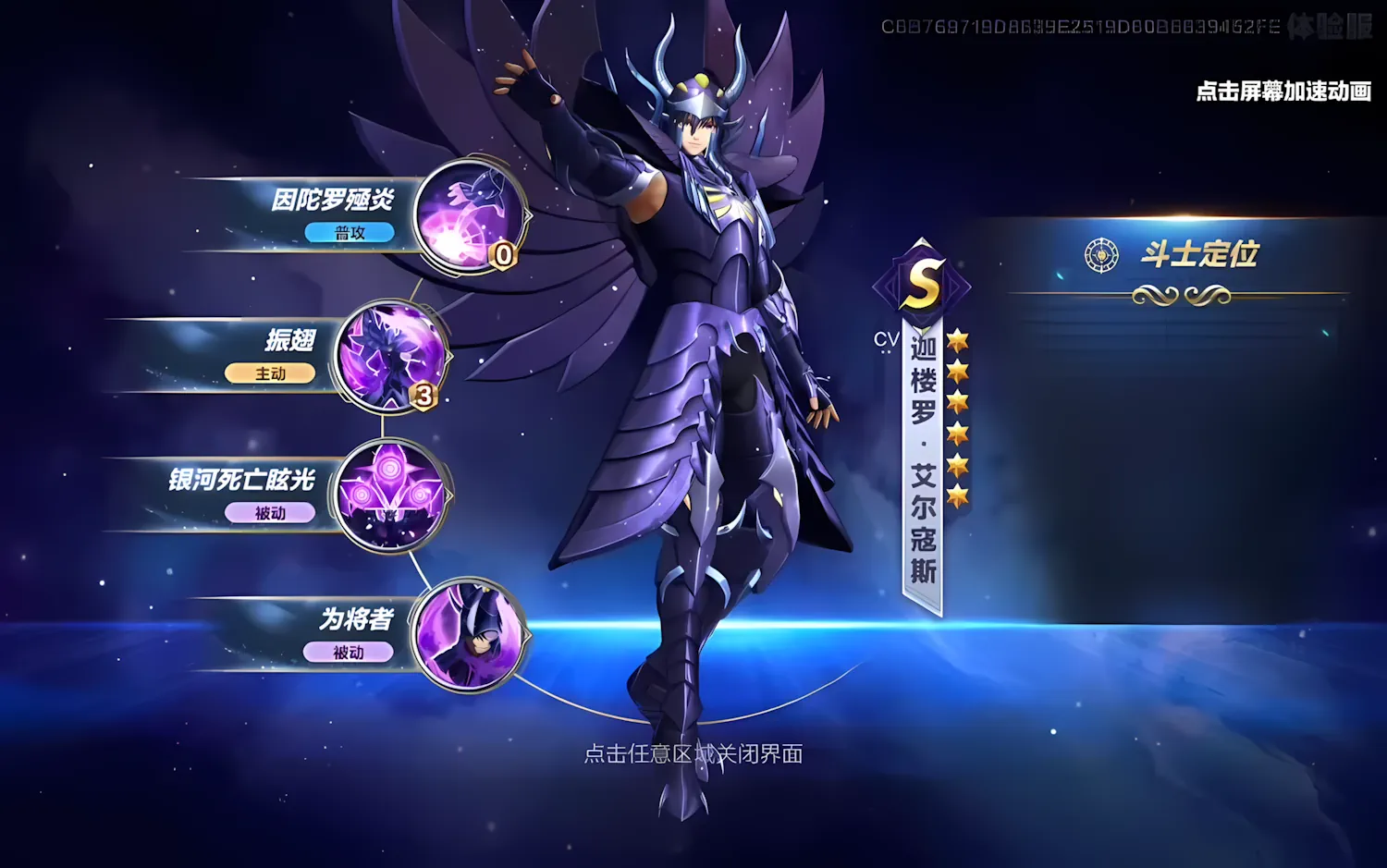Click 点击屏幕加速动画 to speed up animation

click(1283, 92)
